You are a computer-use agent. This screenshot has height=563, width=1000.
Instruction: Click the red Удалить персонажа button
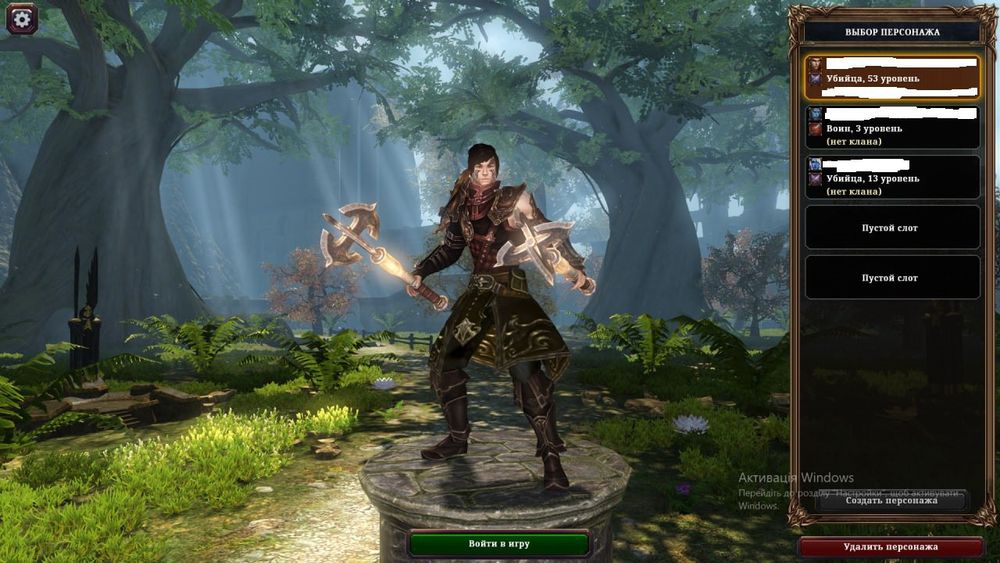tap(890, 547)
